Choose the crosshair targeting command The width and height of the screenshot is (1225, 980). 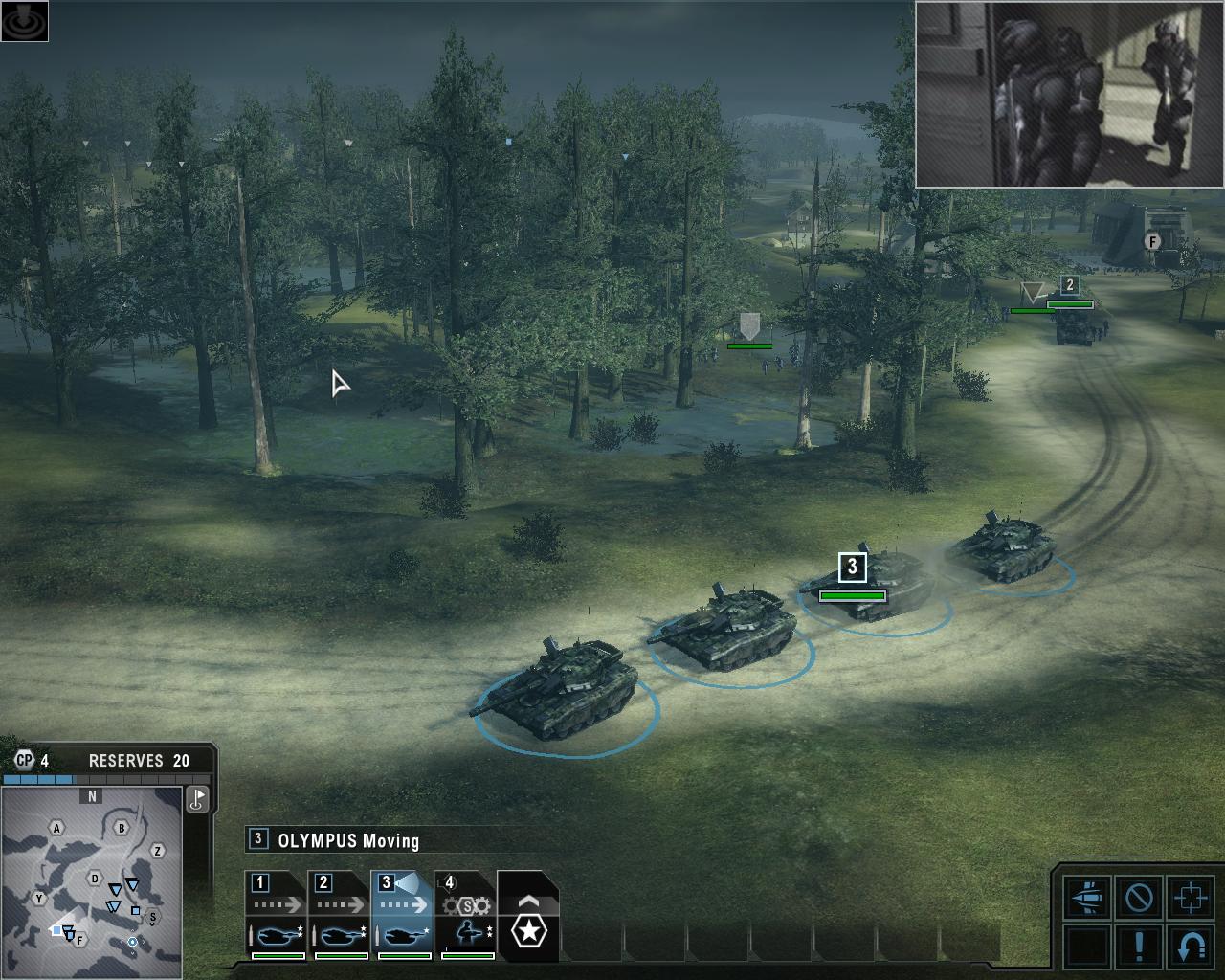pyautogui.click(x=1191, y=898)
